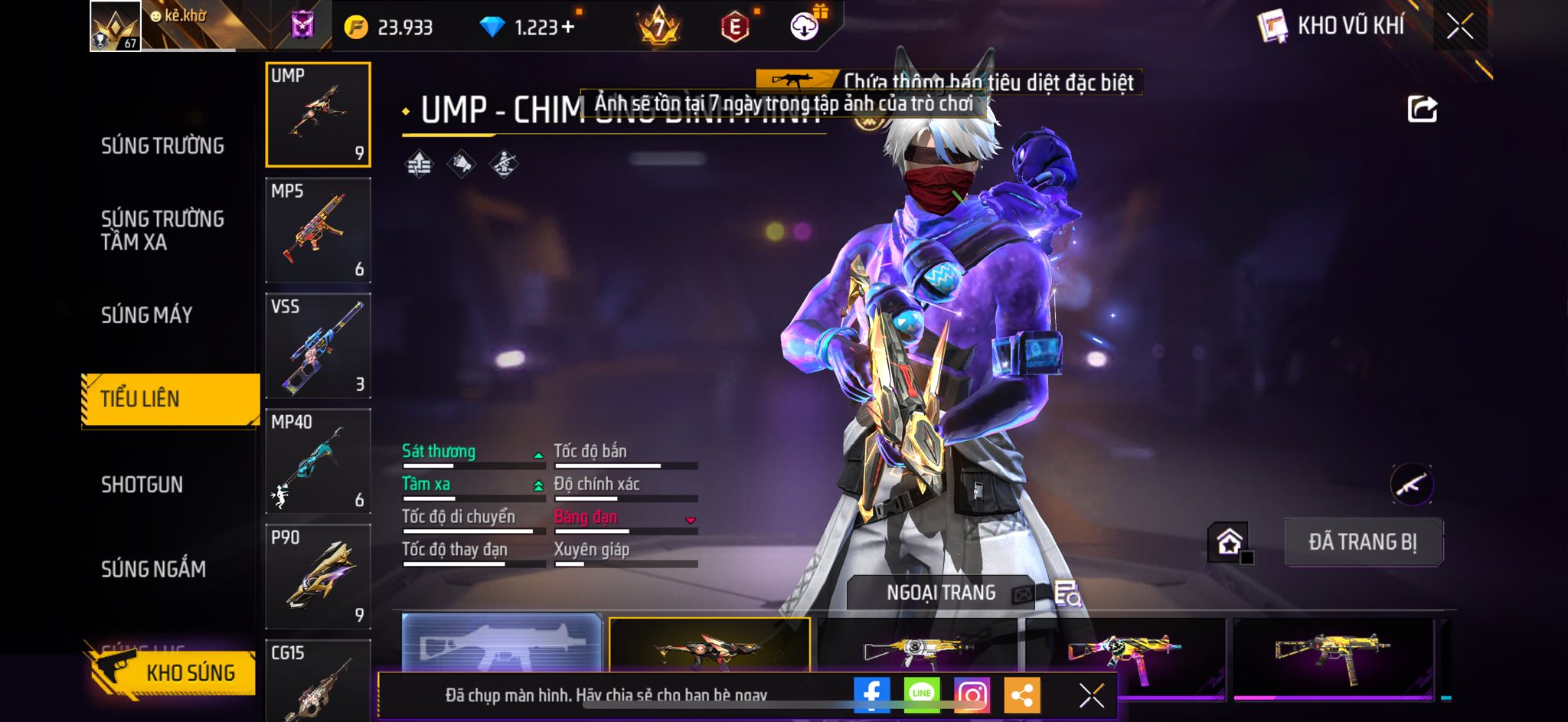Switch to the SÚNG TRƯỜNG category
1568x722 pixels.
[162, 145]
